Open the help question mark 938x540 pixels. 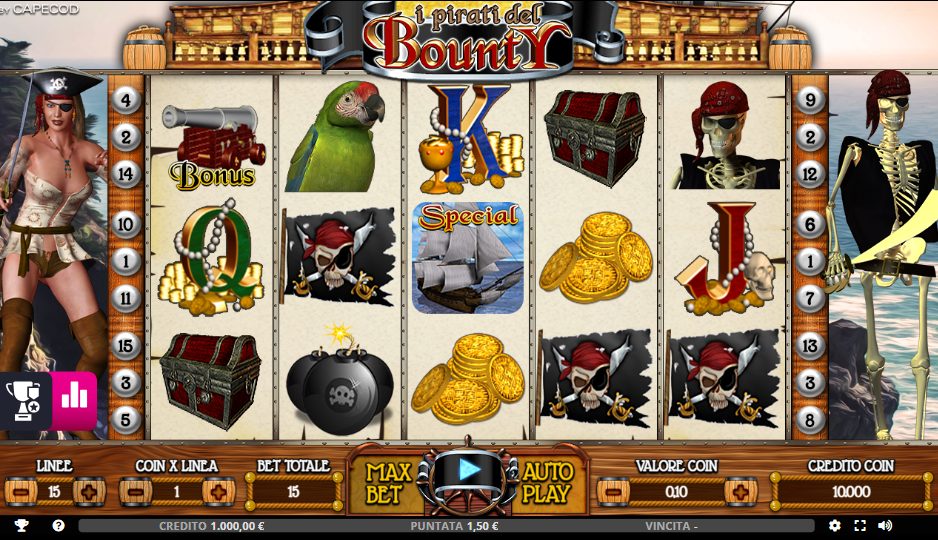(x=59, y=525)
